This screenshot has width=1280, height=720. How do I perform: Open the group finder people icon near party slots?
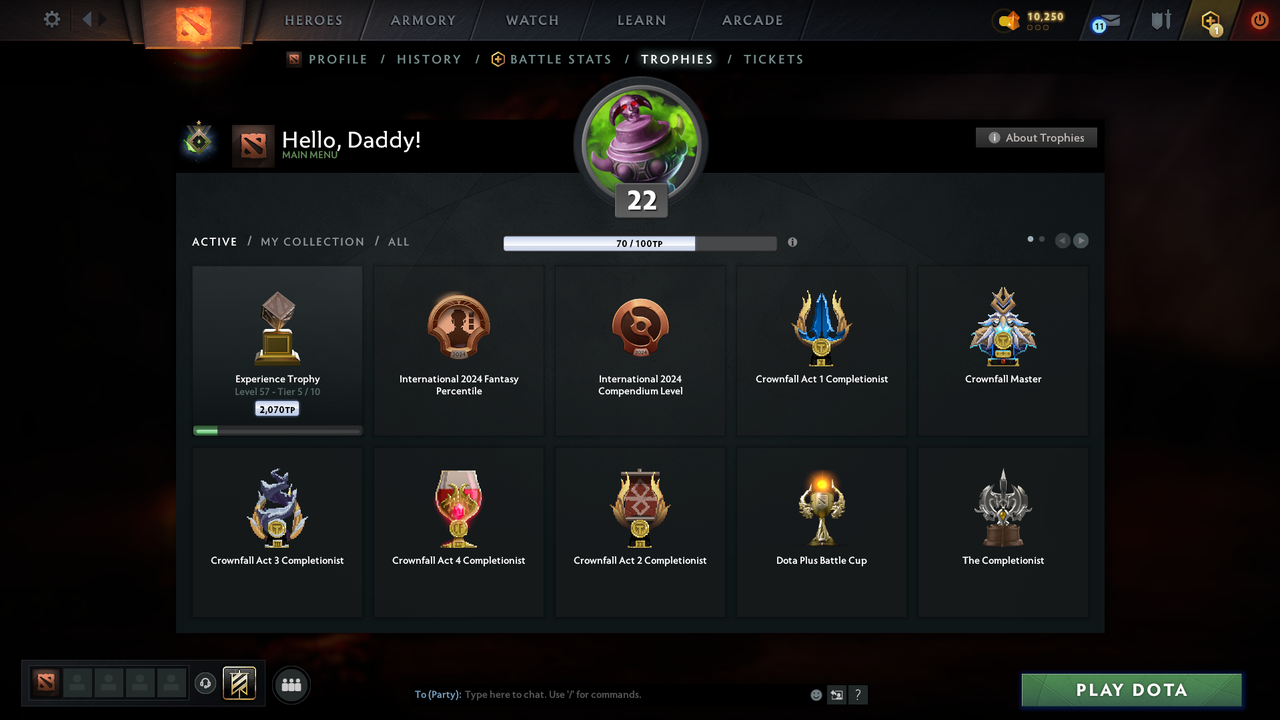tap(291, 684)
